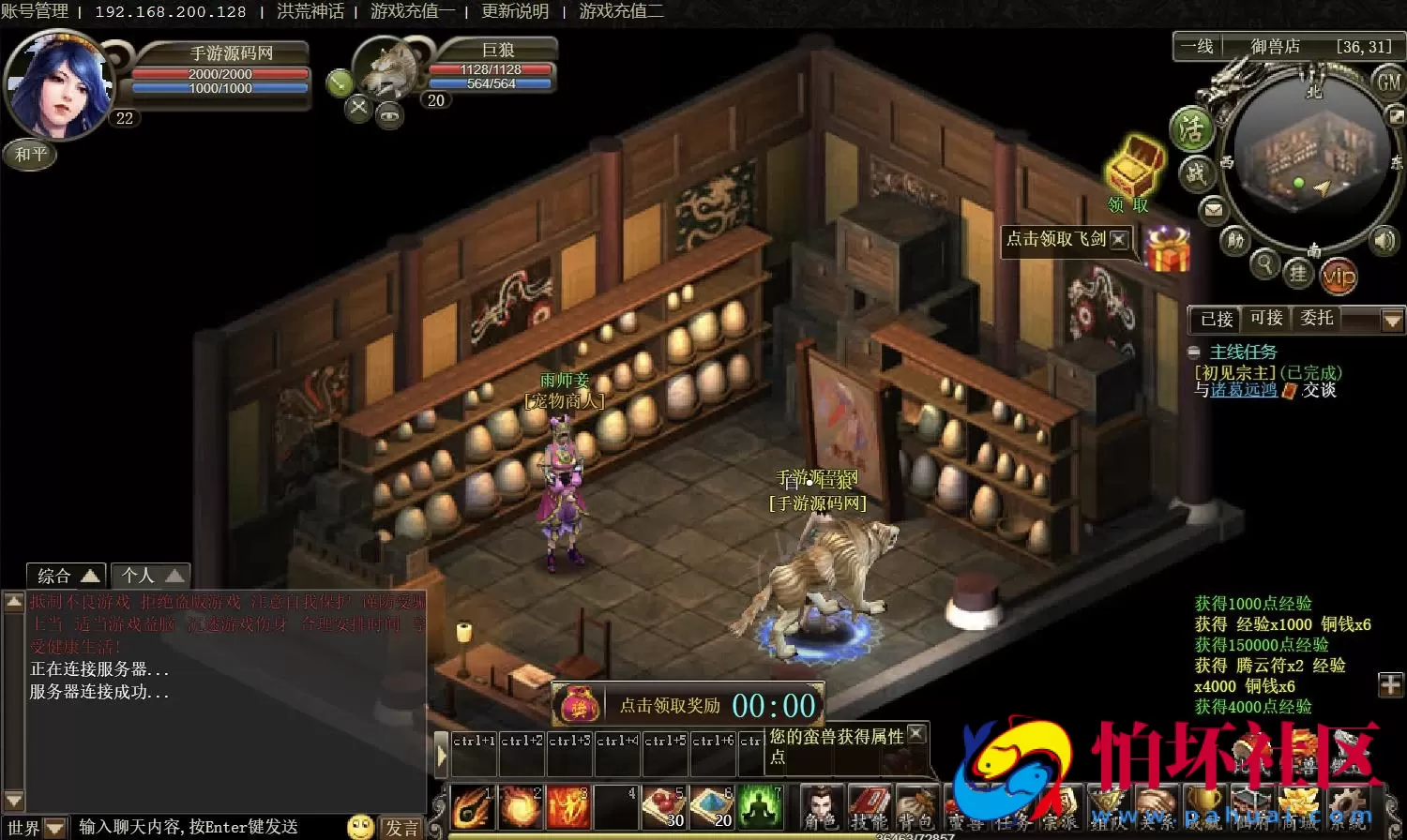Click the magnifying glass search button
Viewport: 1407px width, 840px height.
click(x=1265, y=264)
